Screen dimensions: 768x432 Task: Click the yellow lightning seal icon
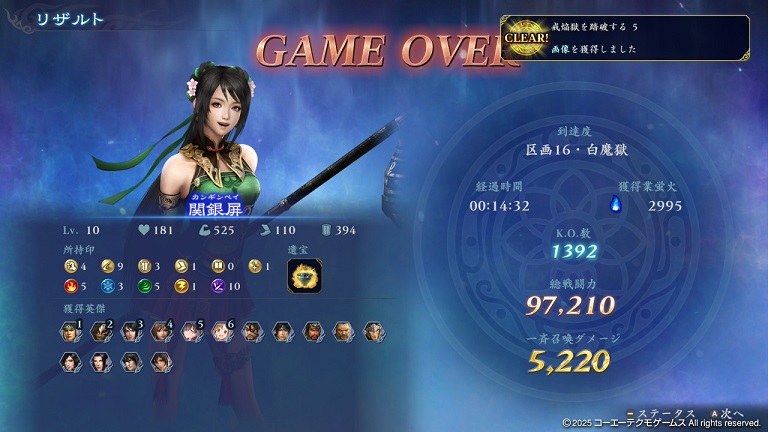point(182,287)
